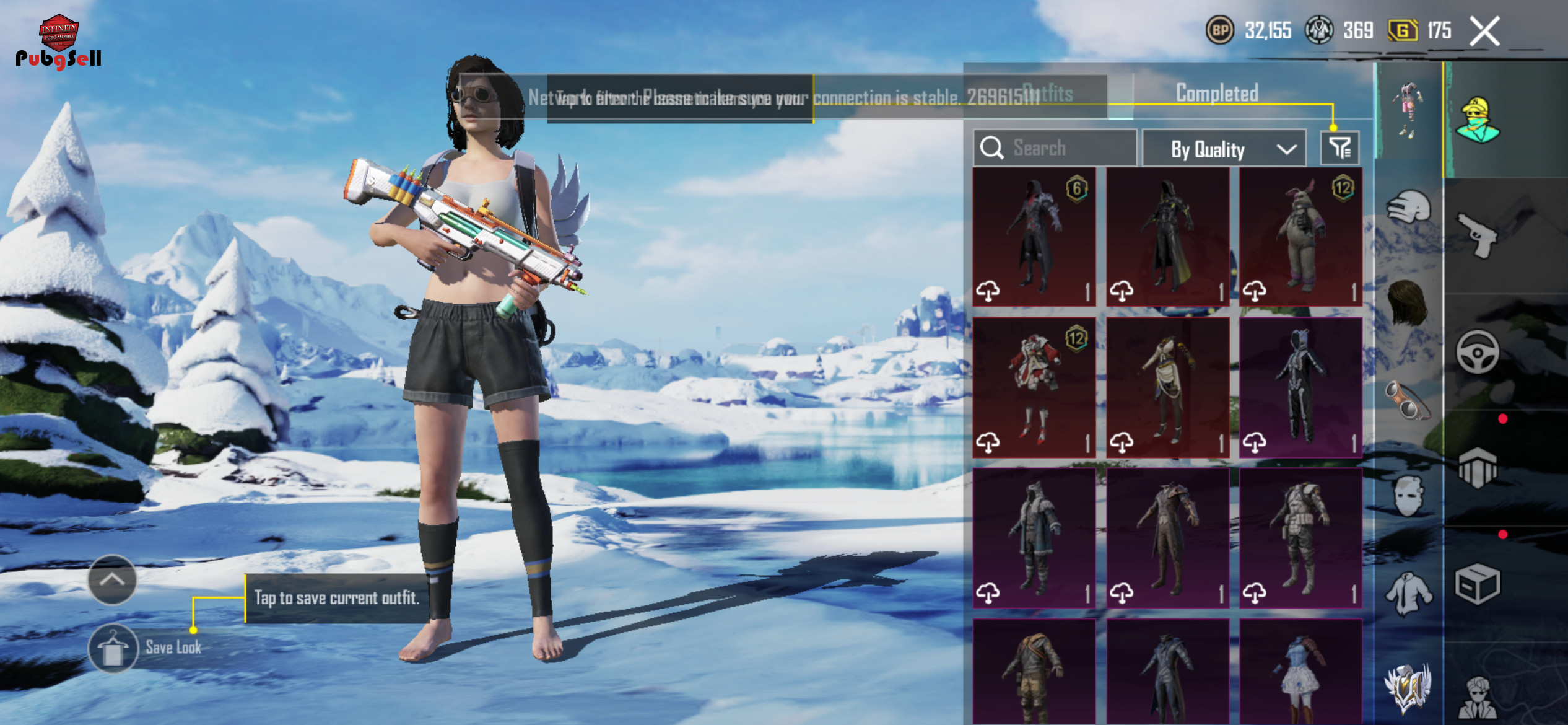Open the outfit filter options
Viewport: 1568px width, 725px height.
1339,148
